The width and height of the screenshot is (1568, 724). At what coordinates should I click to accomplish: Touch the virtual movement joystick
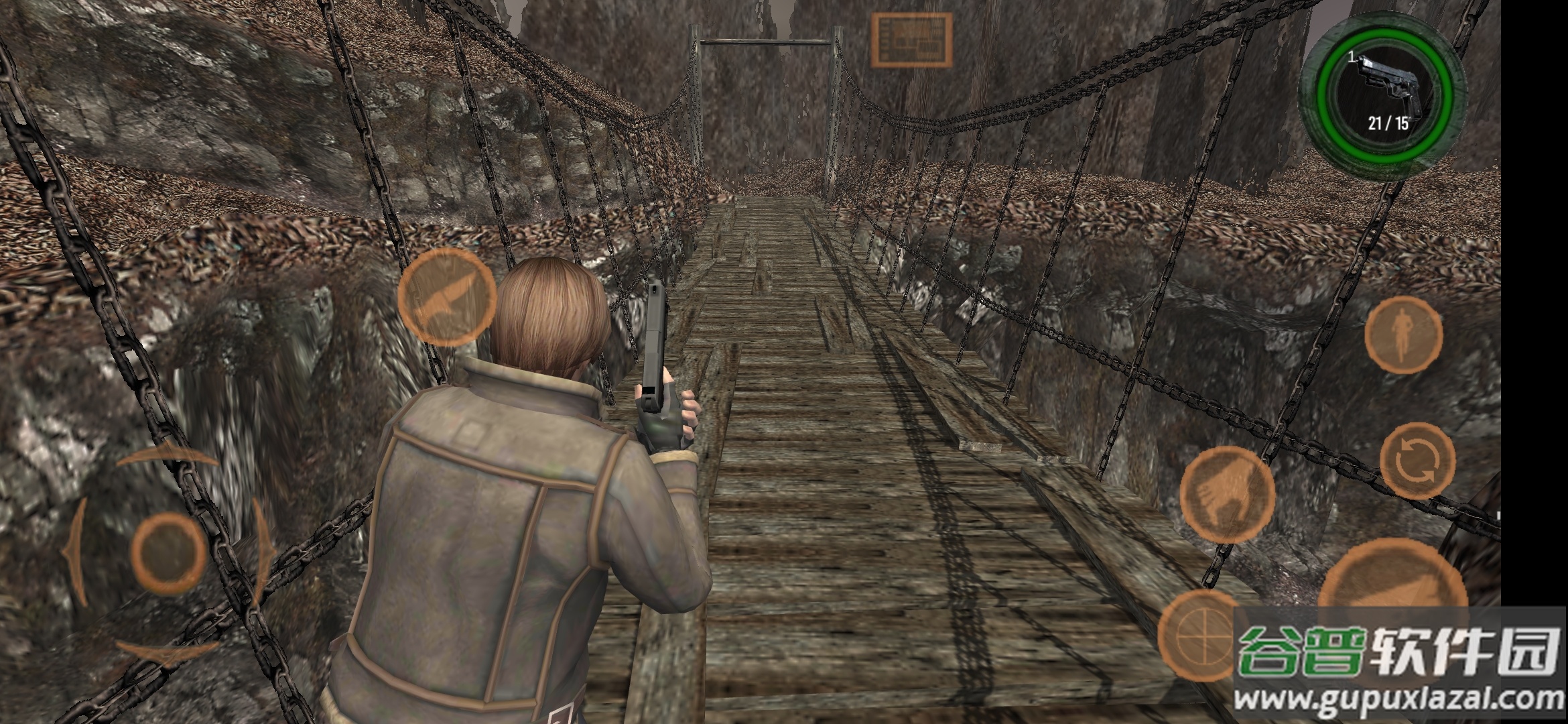[168, 552]
